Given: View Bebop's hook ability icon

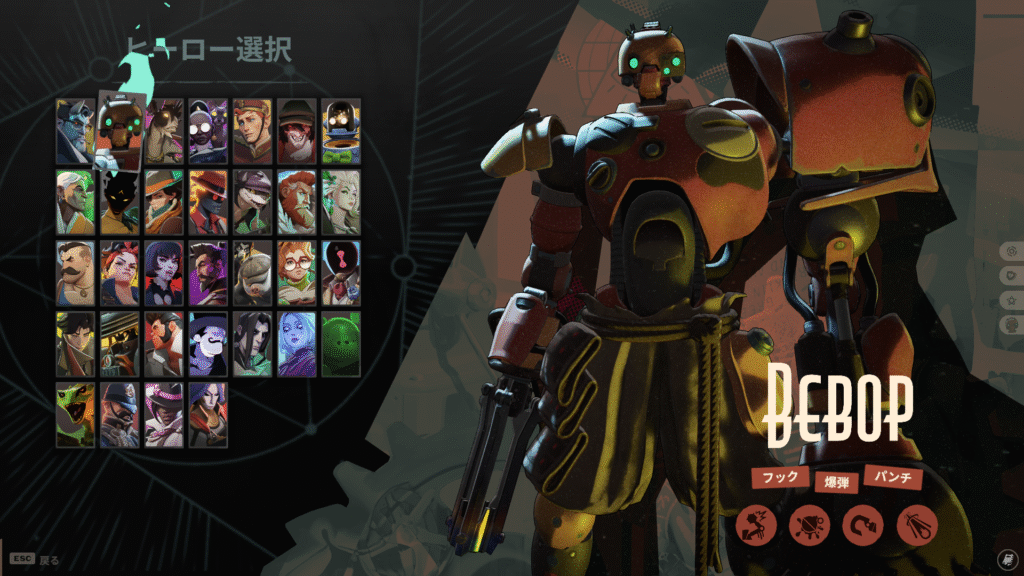Looking at the screenshot, I should pos(862,525).
